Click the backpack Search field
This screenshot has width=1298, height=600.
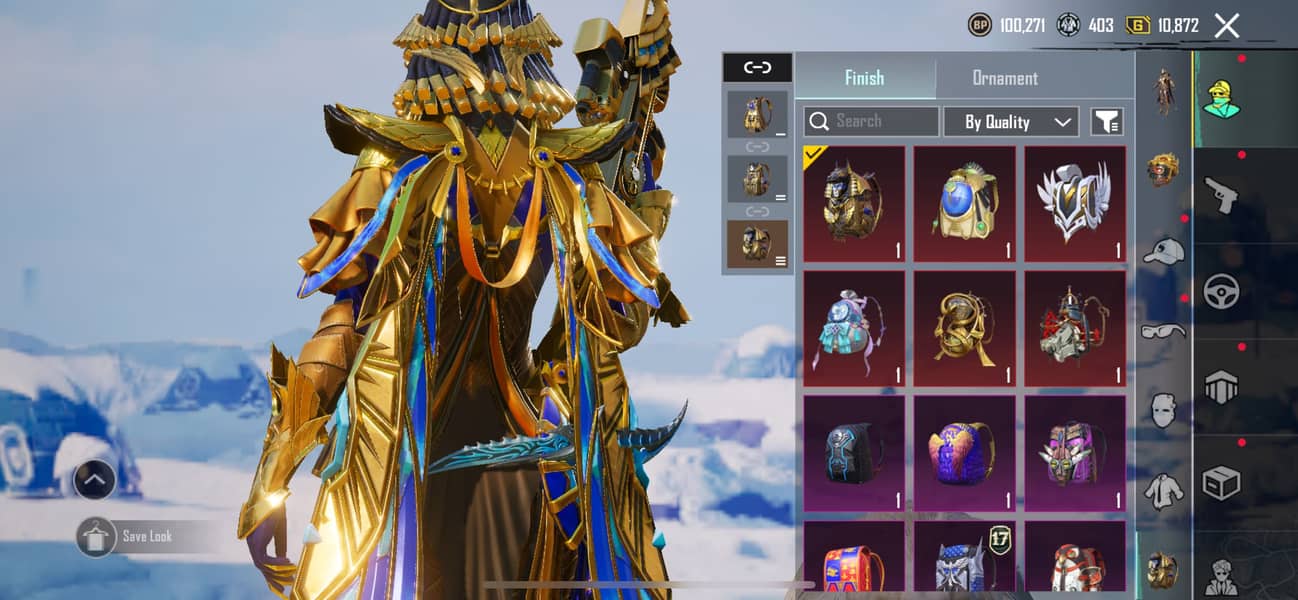coord(871,121)
